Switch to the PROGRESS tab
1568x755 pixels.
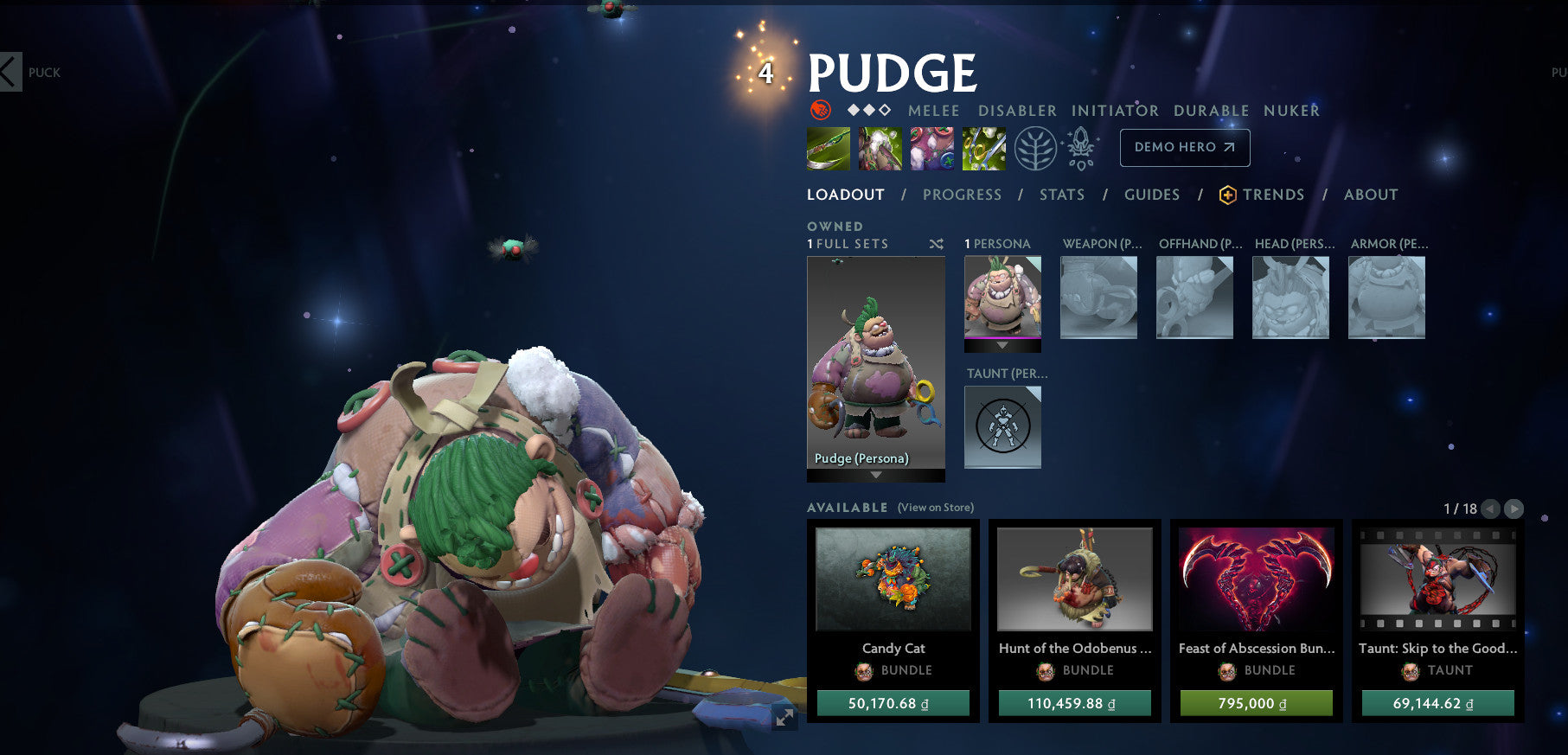pos(962,195)
